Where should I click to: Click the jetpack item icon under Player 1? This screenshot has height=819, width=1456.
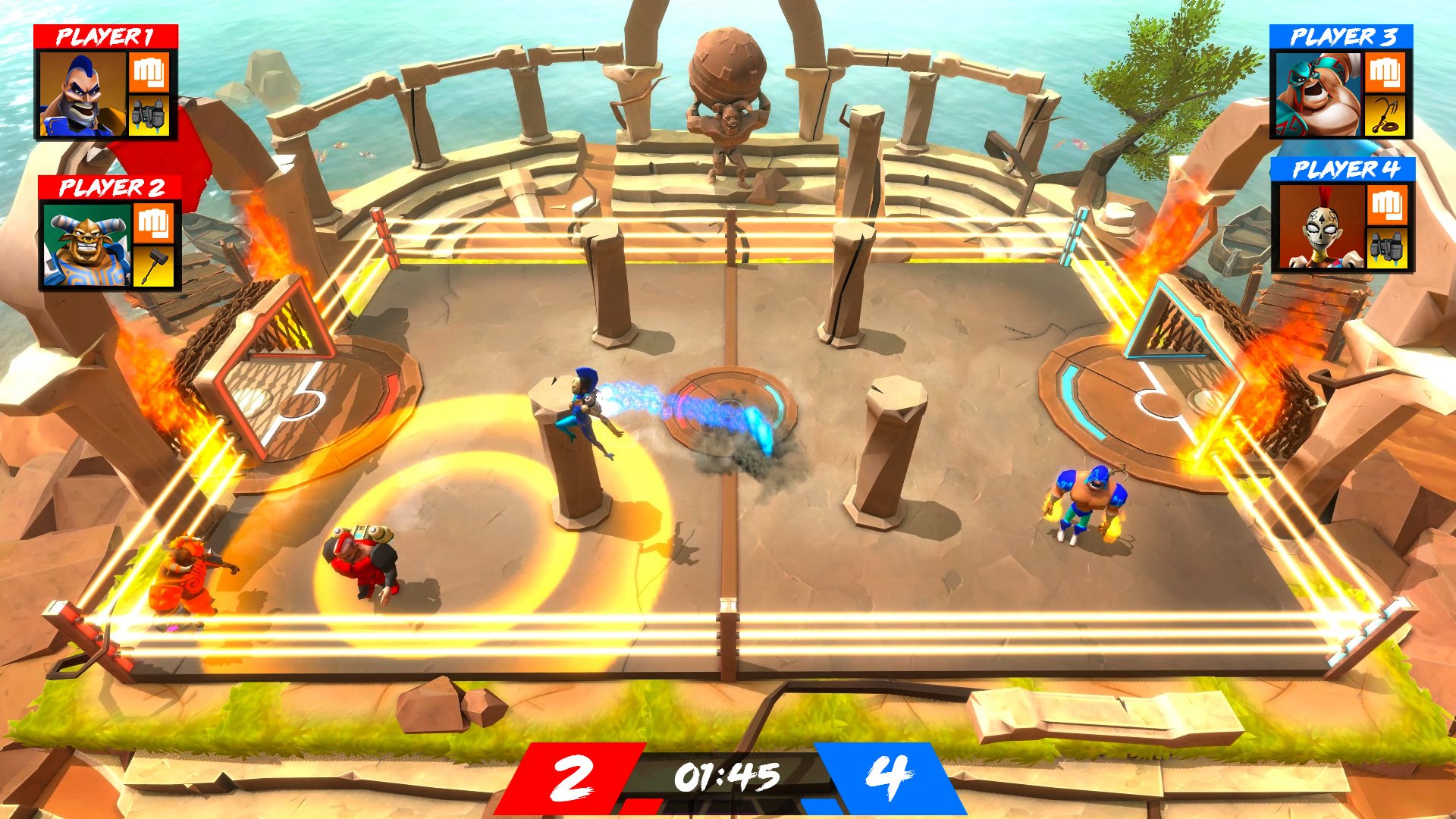(x=149, y=115)
